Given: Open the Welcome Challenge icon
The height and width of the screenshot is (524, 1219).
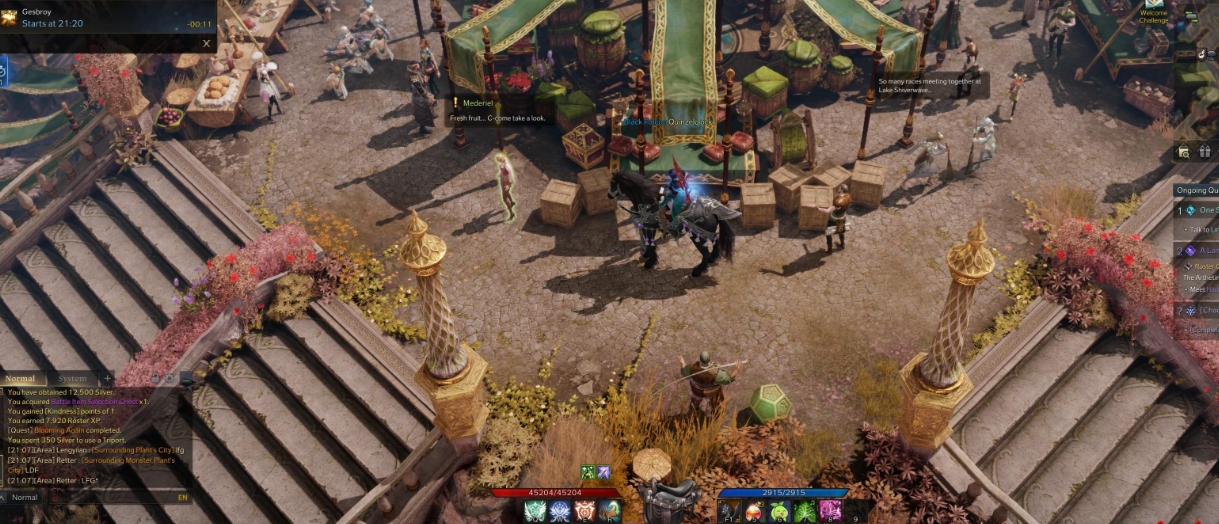Looking at the screenshot, I should (x=1155, y=12).
